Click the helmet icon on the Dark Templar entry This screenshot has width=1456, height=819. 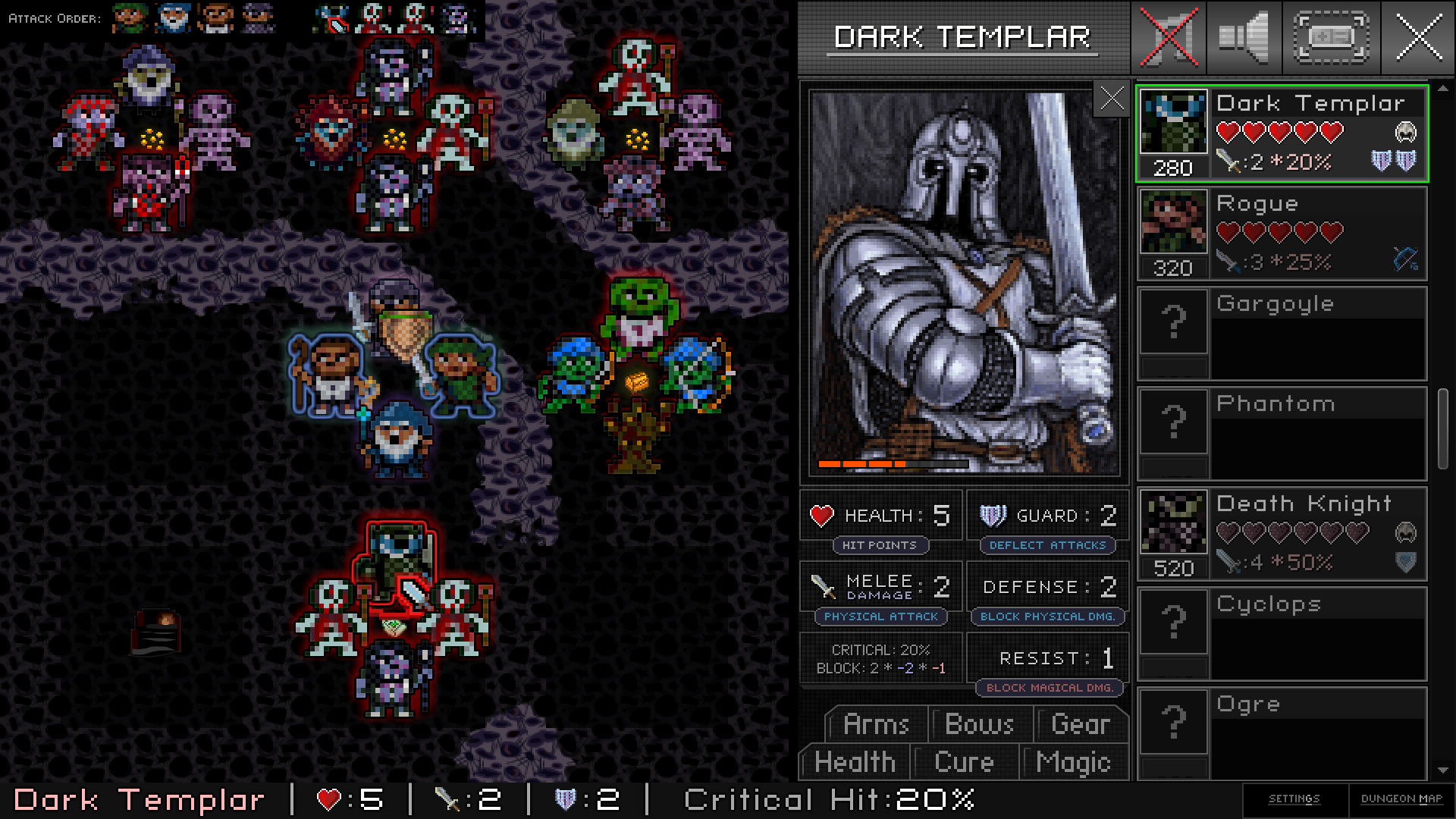pos(1407,132)
